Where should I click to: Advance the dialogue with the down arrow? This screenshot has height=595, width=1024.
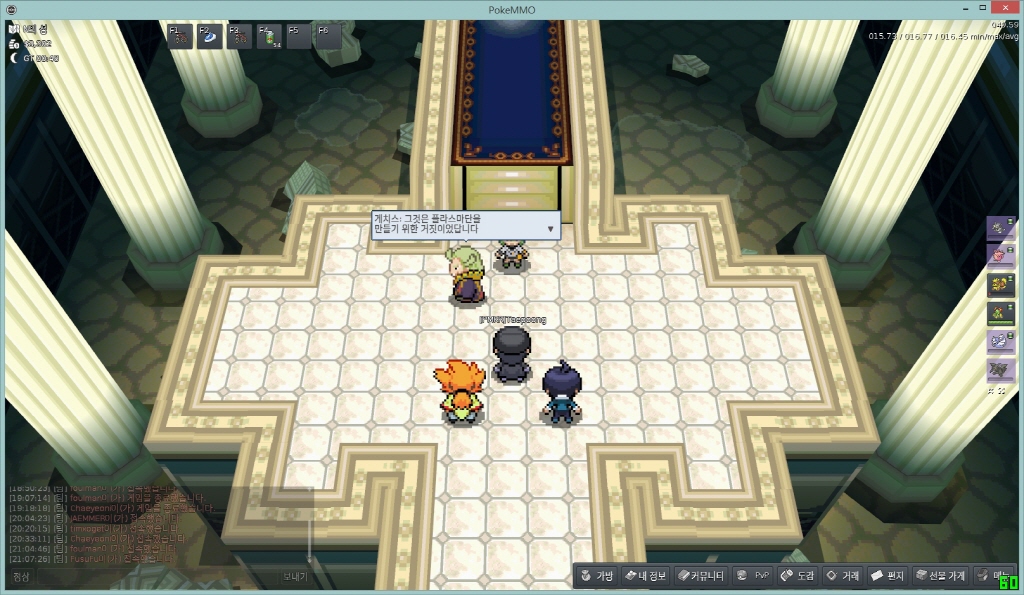click(550, 229)
